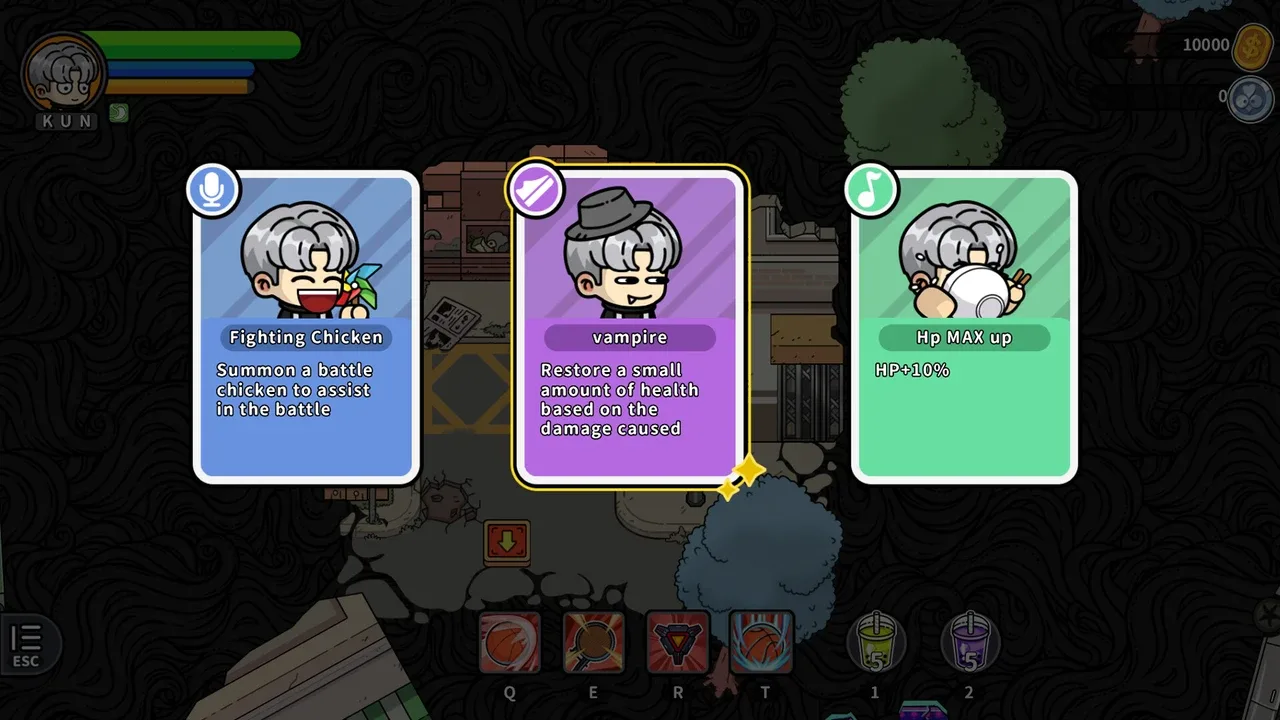Open the ESC menu button
Image resolution: width=1280 pixels, height=720 pixels.
click(x=27, y=644)
